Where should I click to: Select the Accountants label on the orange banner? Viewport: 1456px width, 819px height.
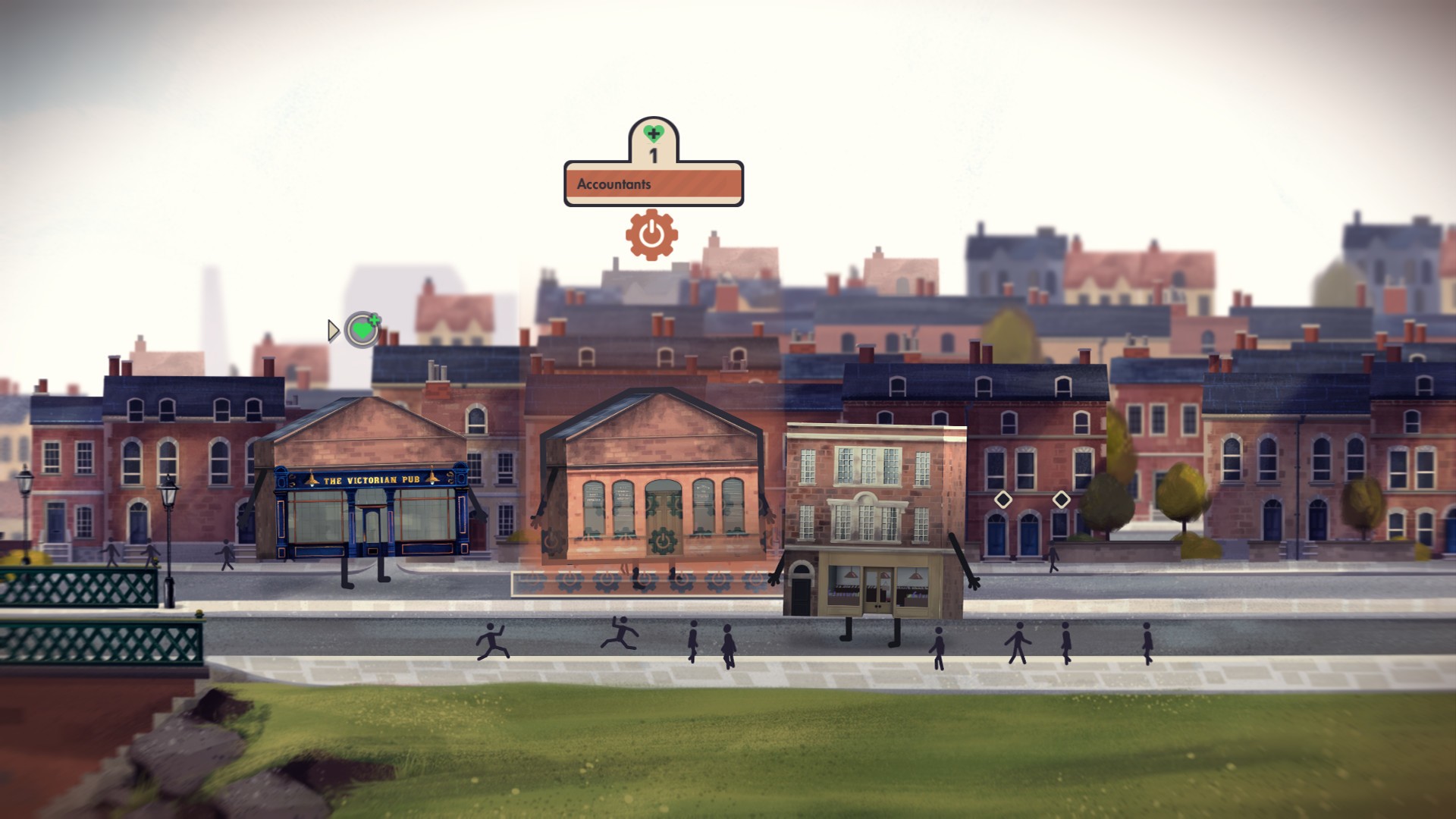614,183
